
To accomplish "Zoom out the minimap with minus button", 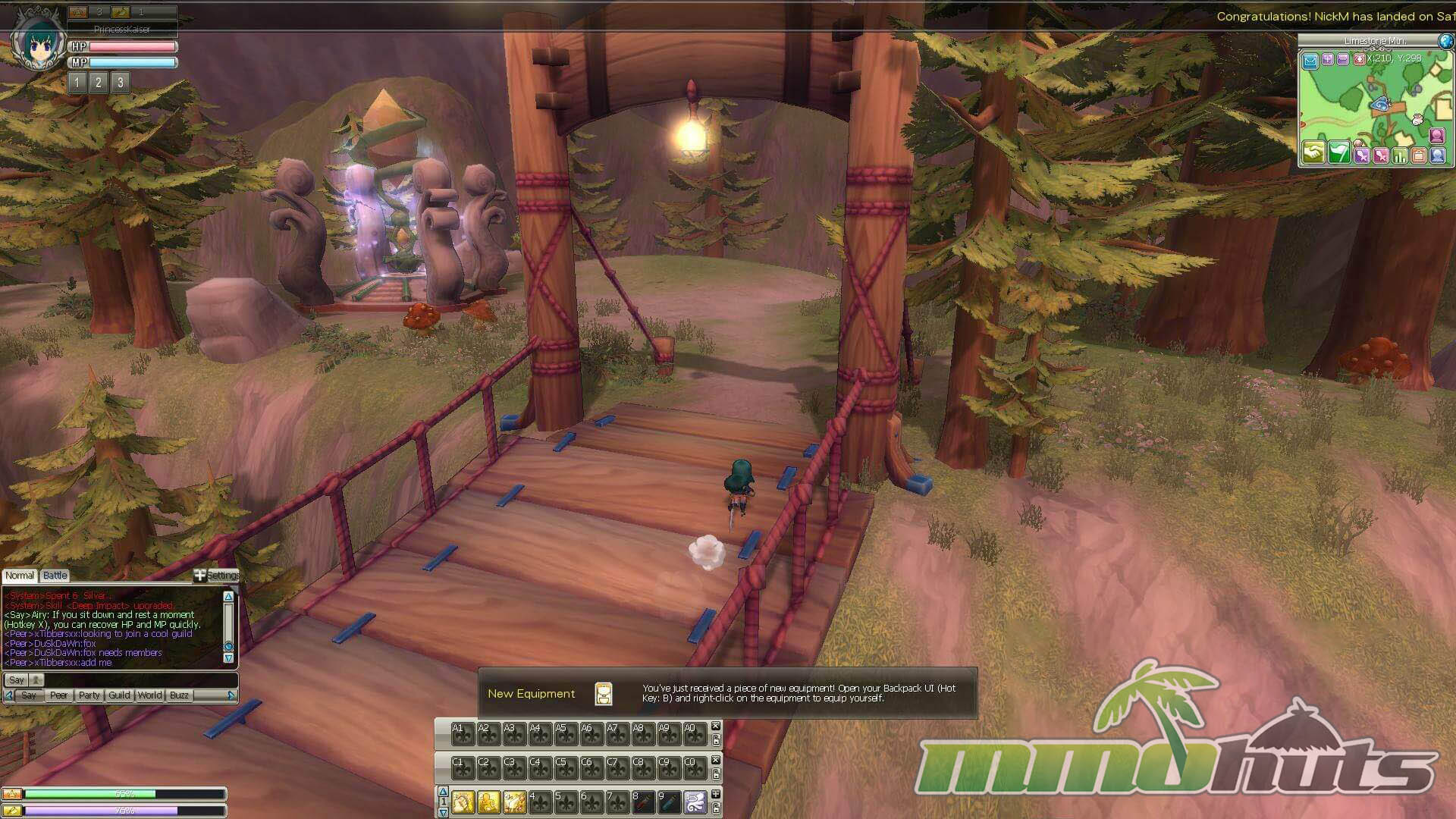I will (x=1343, y=59).
